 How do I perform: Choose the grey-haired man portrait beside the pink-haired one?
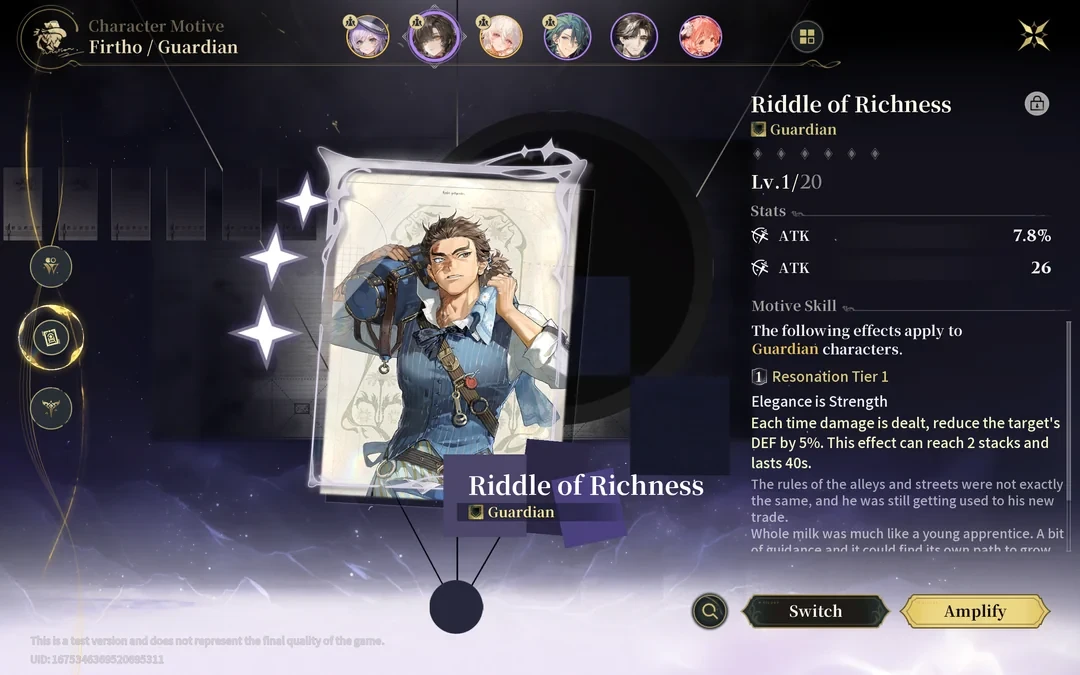pos(634,37)
